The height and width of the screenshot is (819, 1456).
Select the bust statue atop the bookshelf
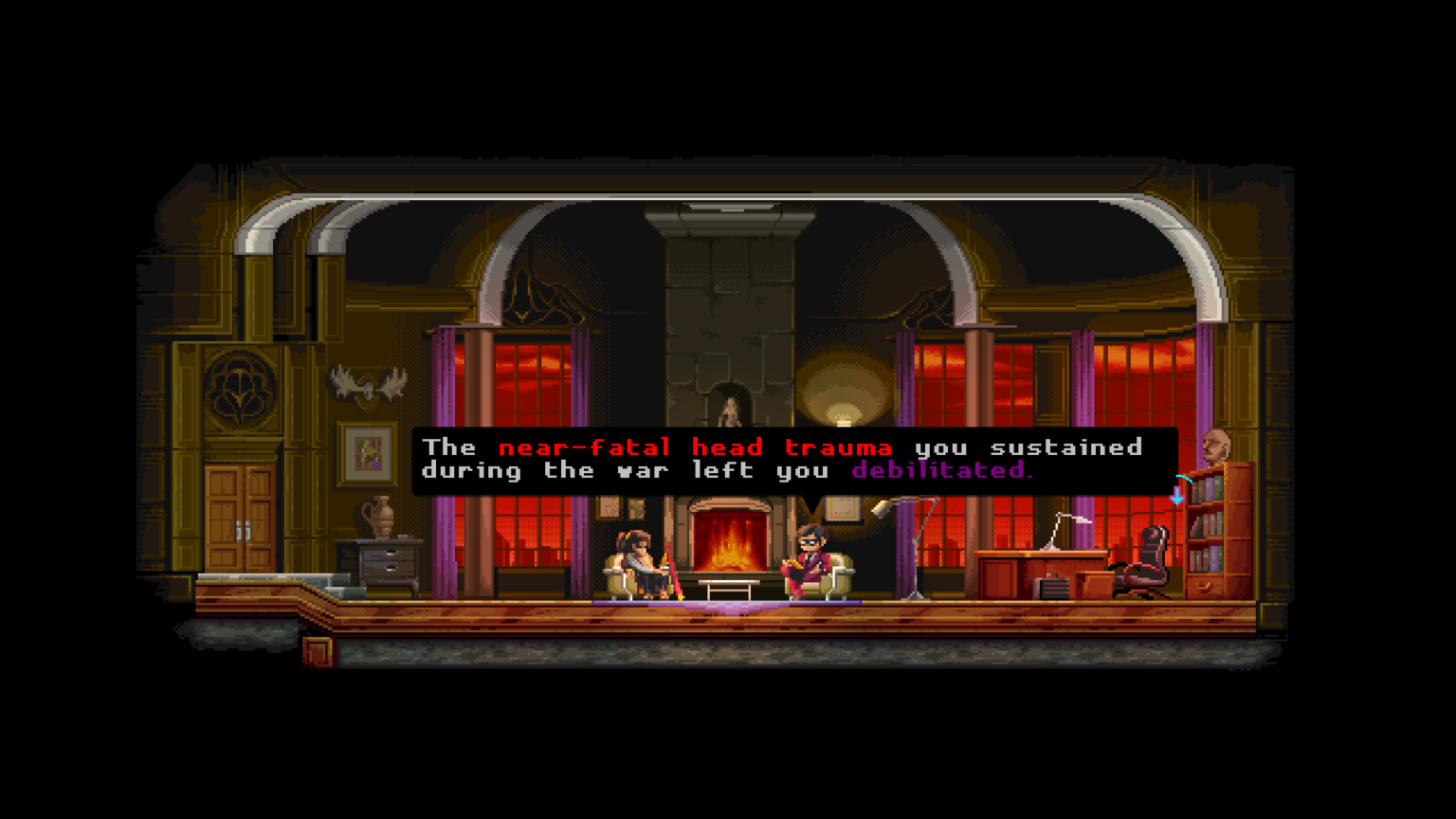(1216, 446)
